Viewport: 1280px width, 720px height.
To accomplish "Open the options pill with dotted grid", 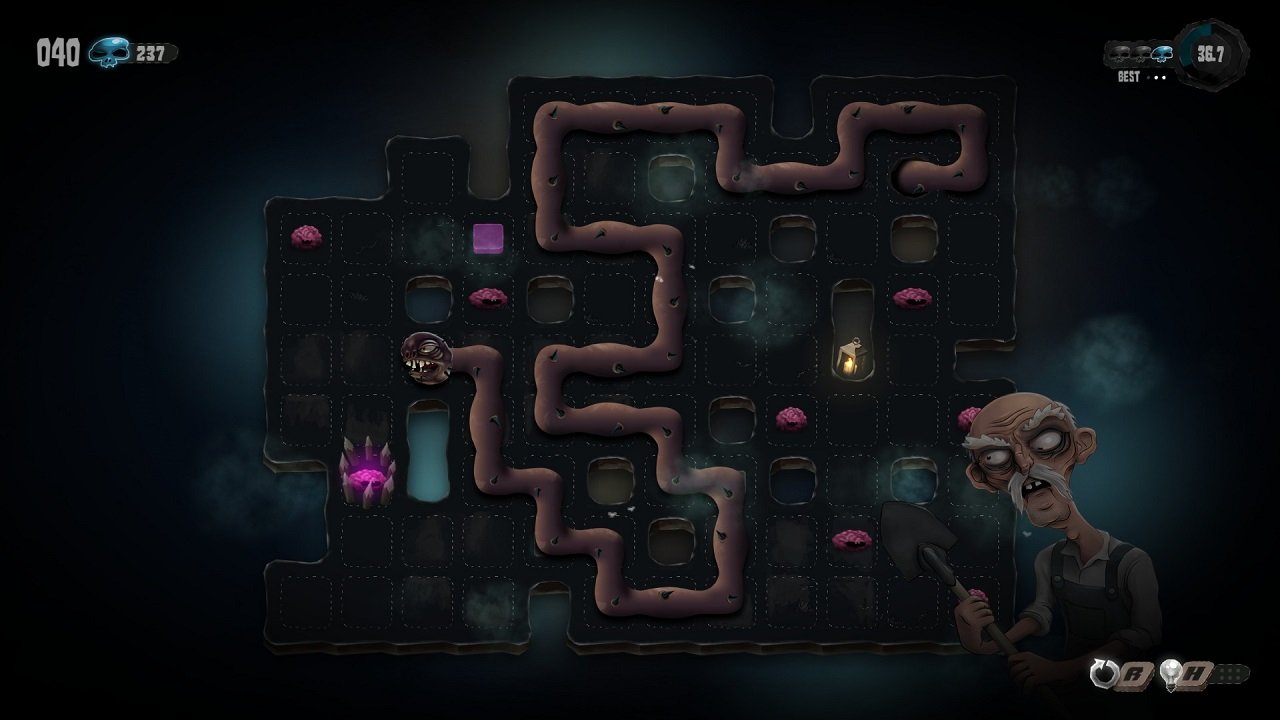I will pos(1232,672).
